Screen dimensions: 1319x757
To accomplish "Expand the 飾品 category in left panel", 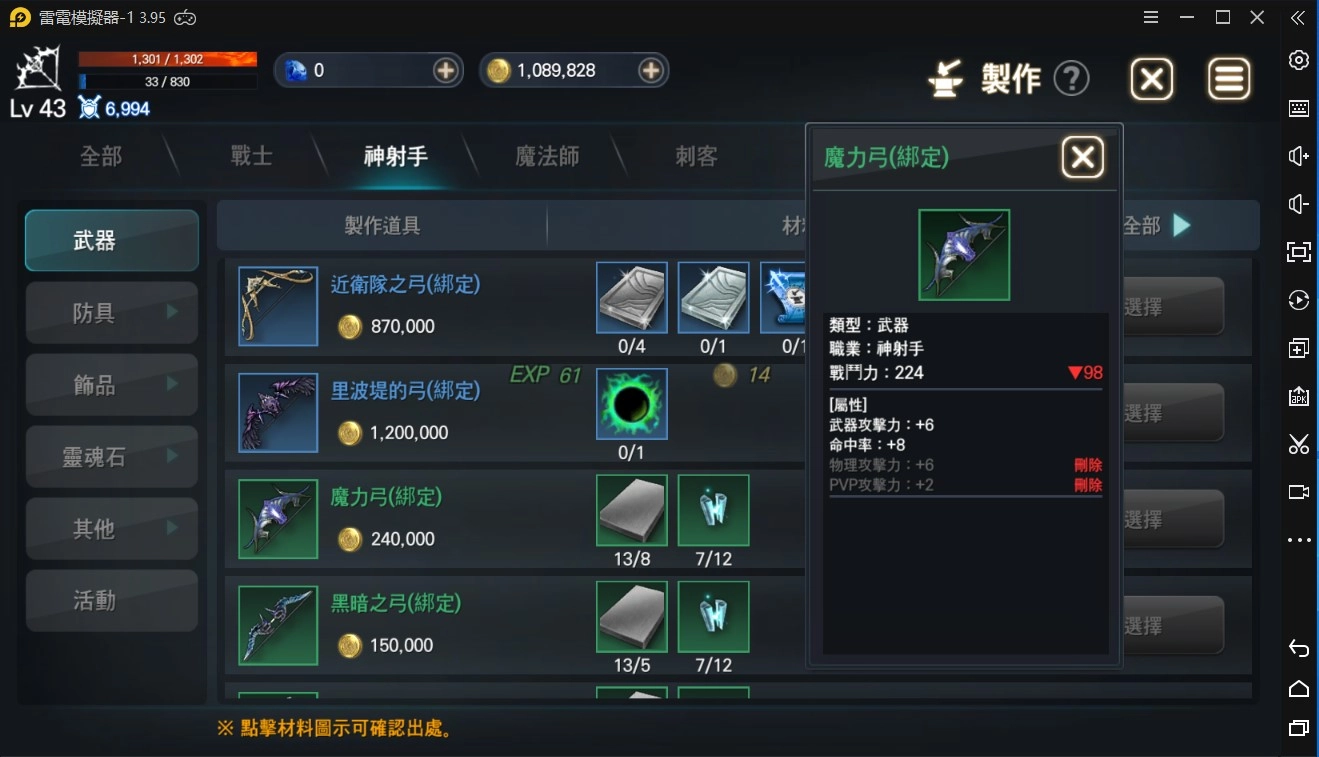I will click(x=111, y=384).
